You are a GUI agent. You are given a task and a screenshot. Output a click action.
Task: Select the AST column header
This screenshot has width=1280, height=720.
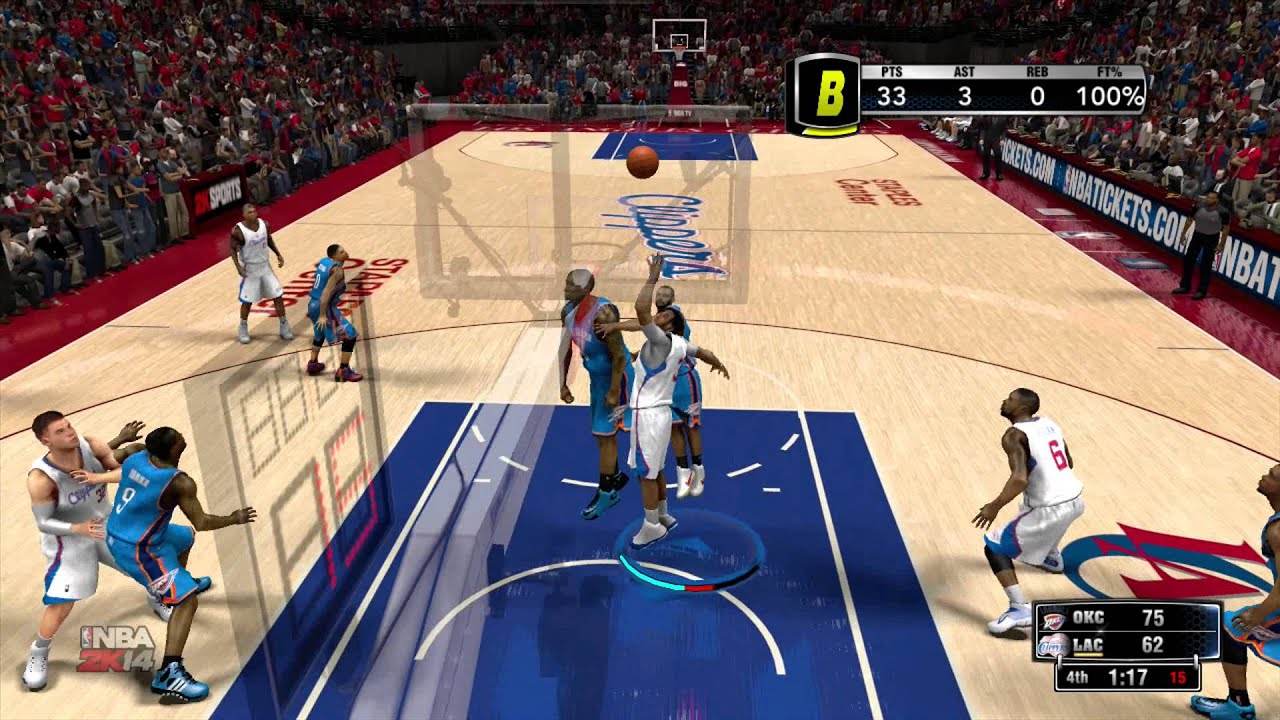(963, 72)
